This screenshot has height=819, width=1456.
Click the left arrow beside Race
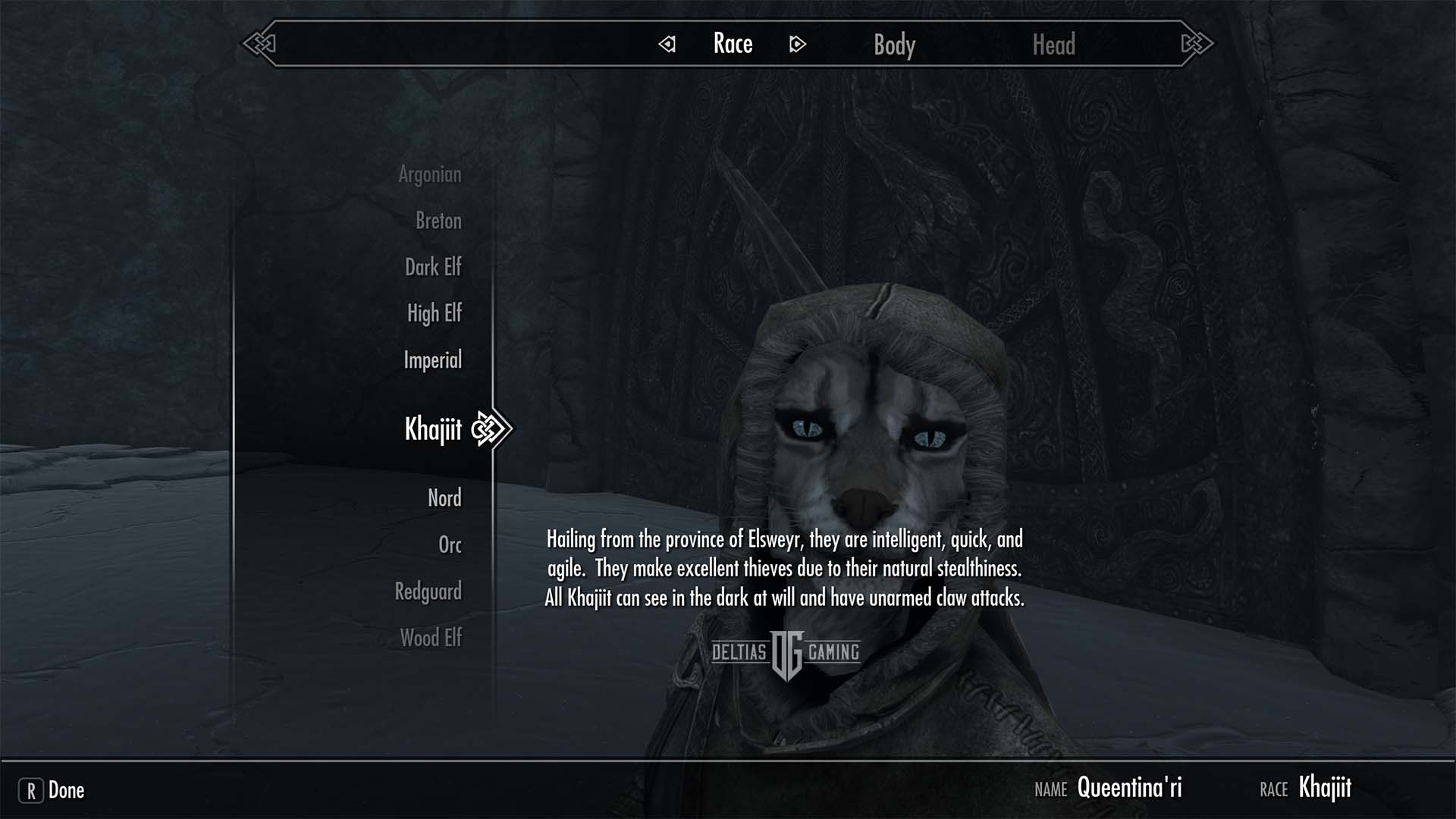tap(667, 44)
